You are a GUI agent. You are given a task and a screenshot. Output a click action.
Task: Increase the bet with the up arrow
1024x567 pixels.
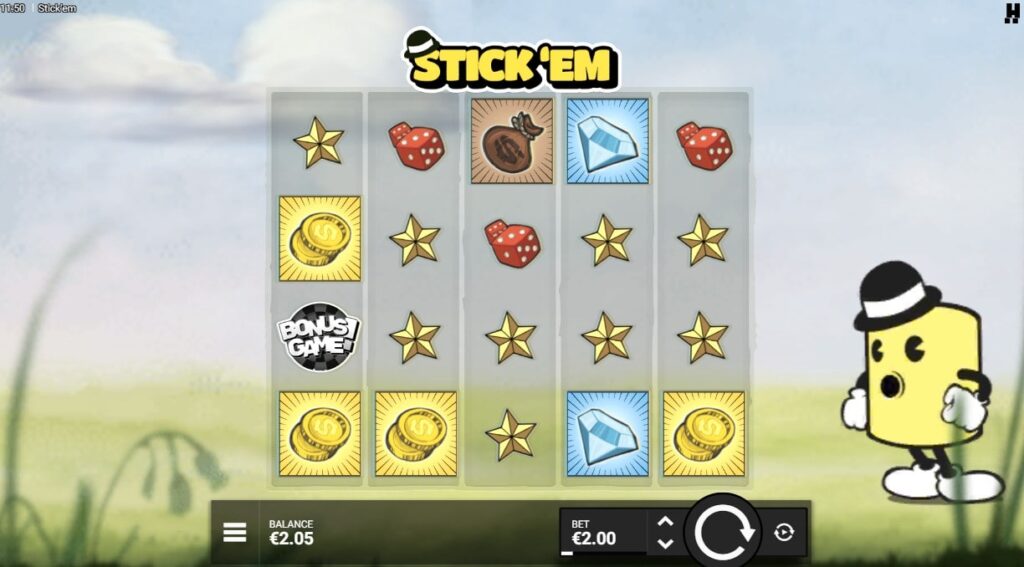[x=665, y=521]
